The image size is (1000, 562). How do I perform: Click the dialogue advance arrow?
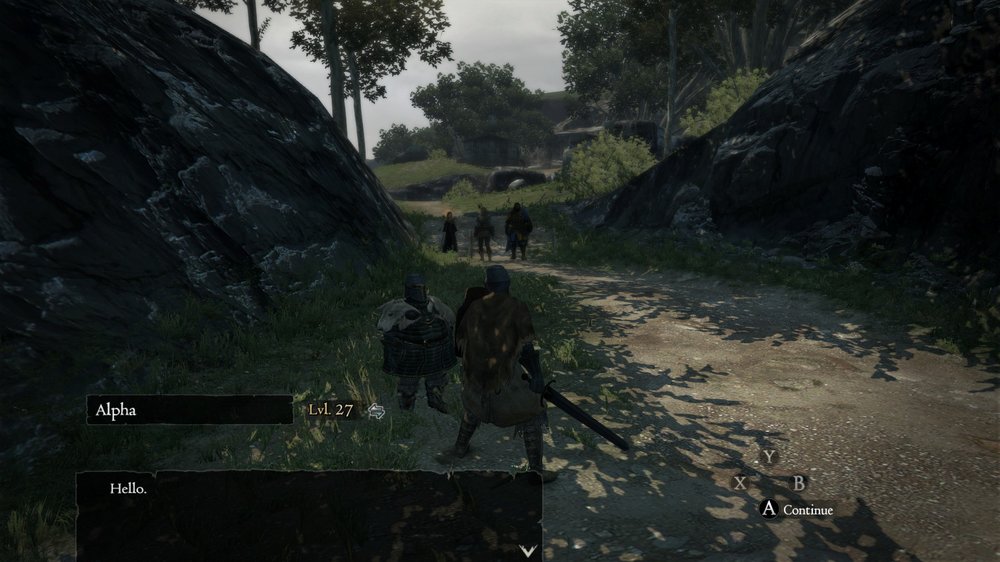pyautogui.click(x=529, y=550)
